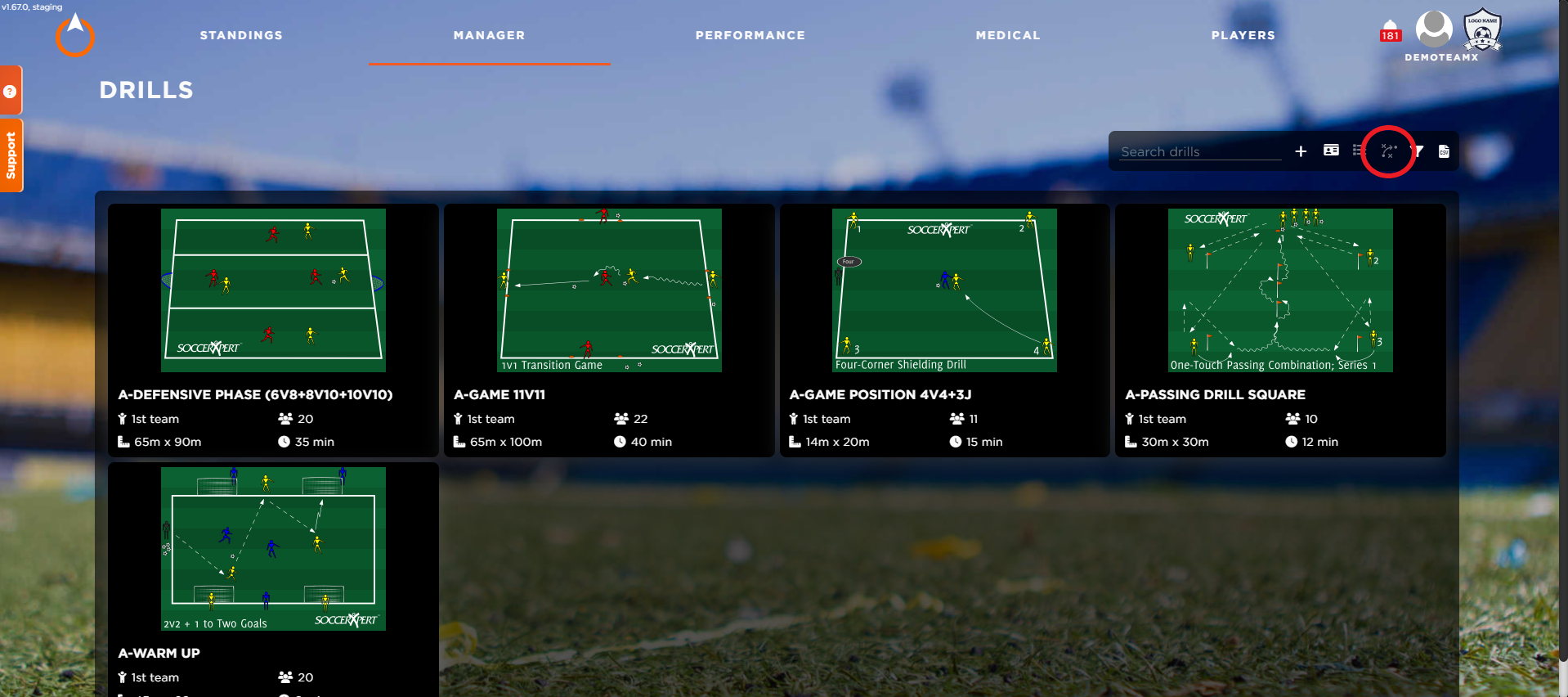The height and width of the screenshot is (697, 1568).
Task: Click the orange compass logo
Action: pos(75,36)
